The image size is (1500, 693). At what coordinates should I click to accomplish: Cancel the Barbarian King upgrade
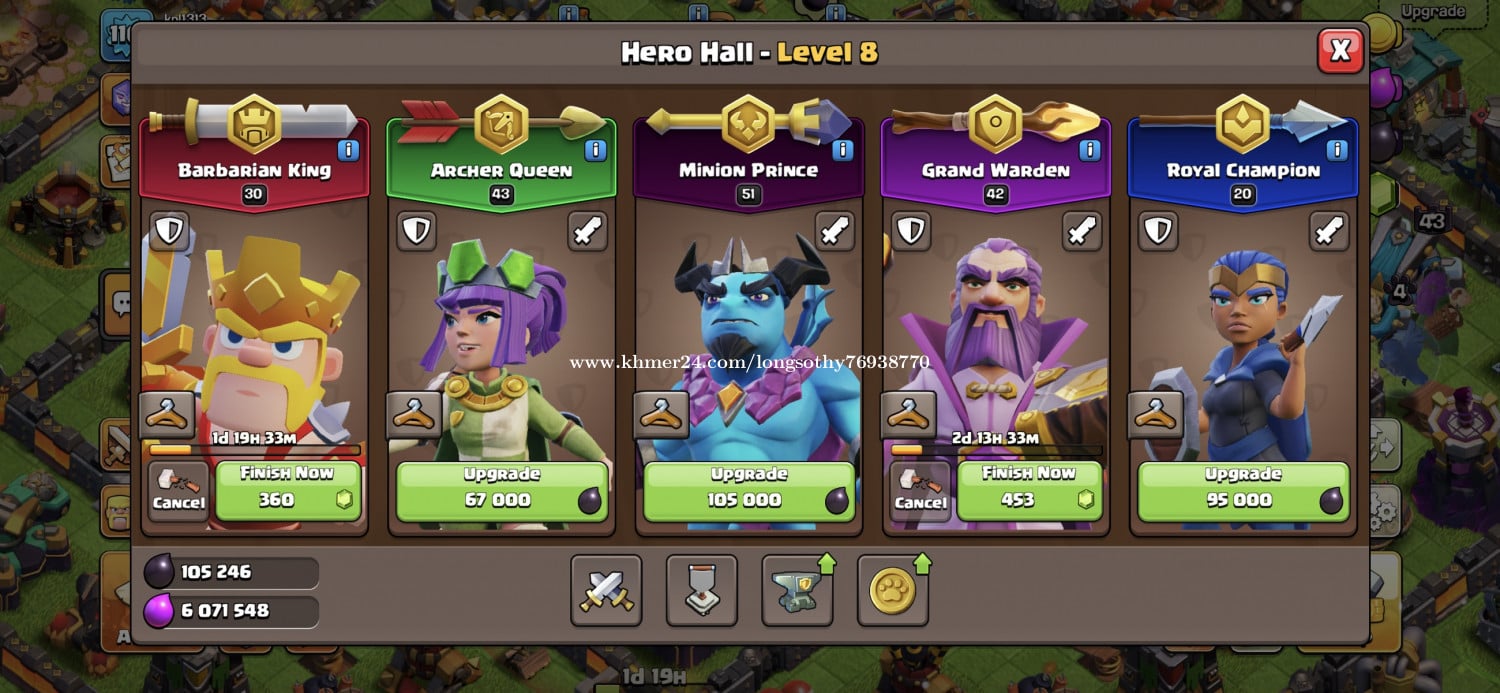(x=179, y=491)
